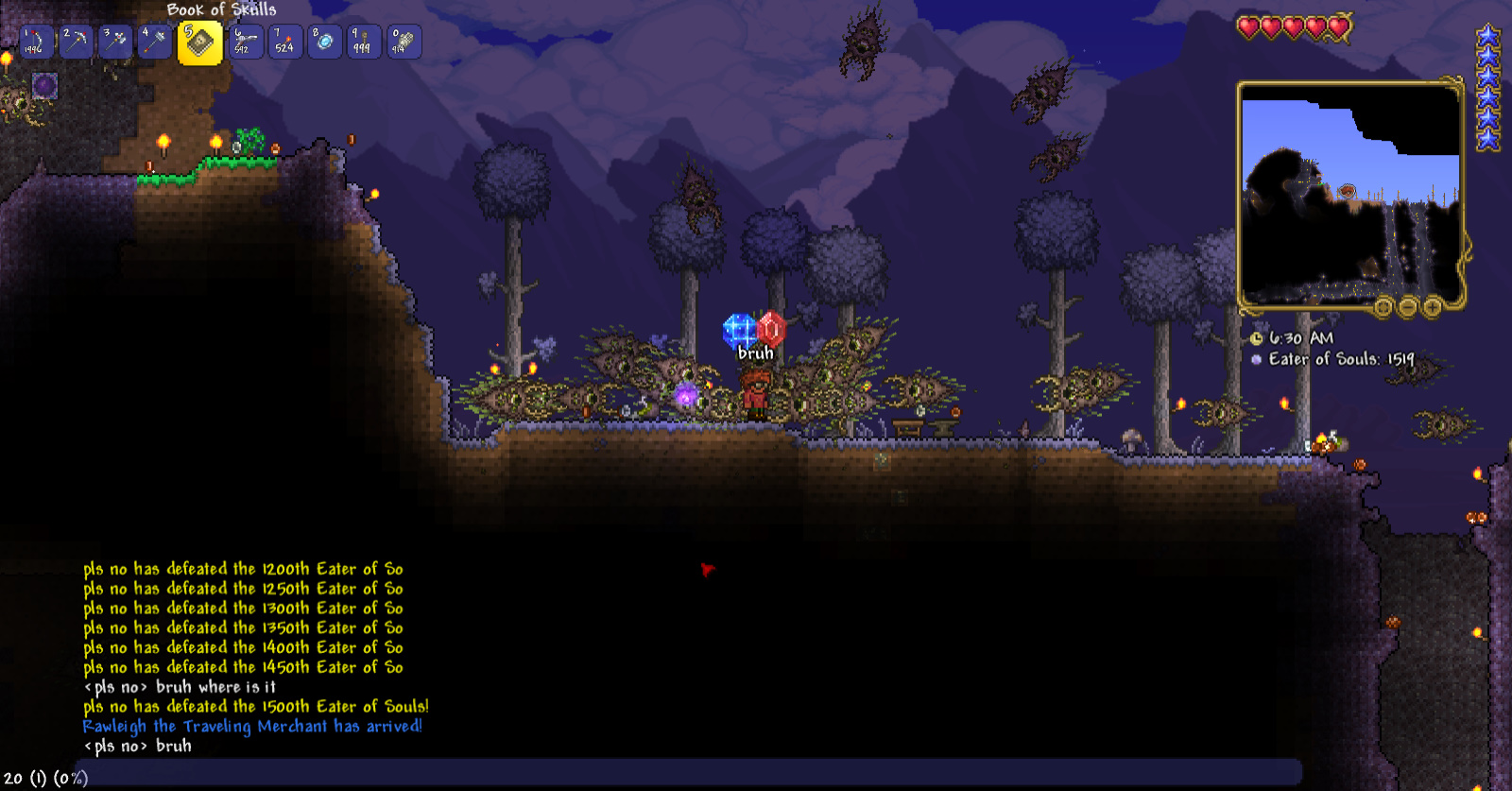Zoom out the minimap with the minus button

(x=1406, y=307)
